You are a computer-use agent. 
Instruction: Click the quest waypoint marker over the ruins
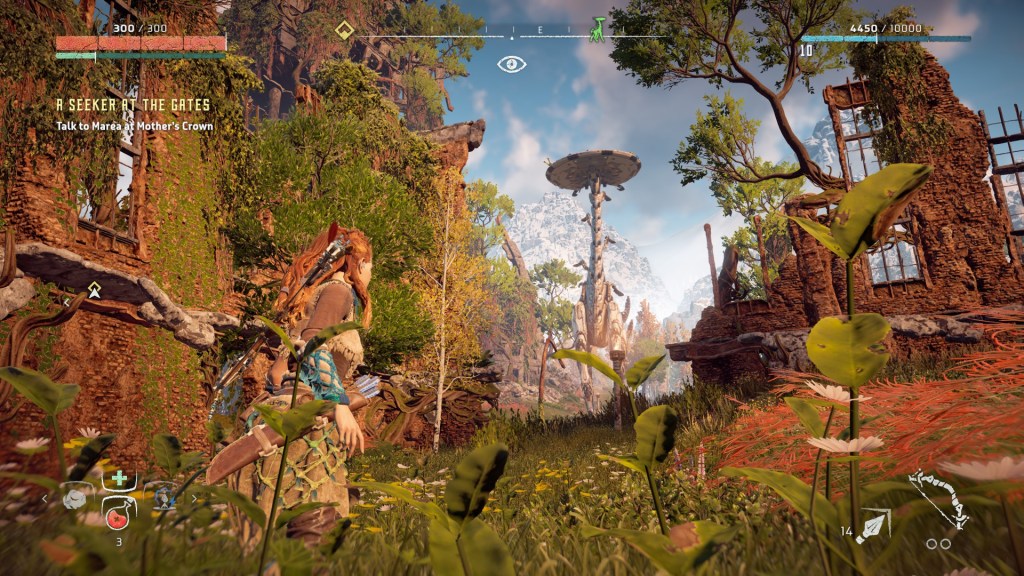pos(94,290)
